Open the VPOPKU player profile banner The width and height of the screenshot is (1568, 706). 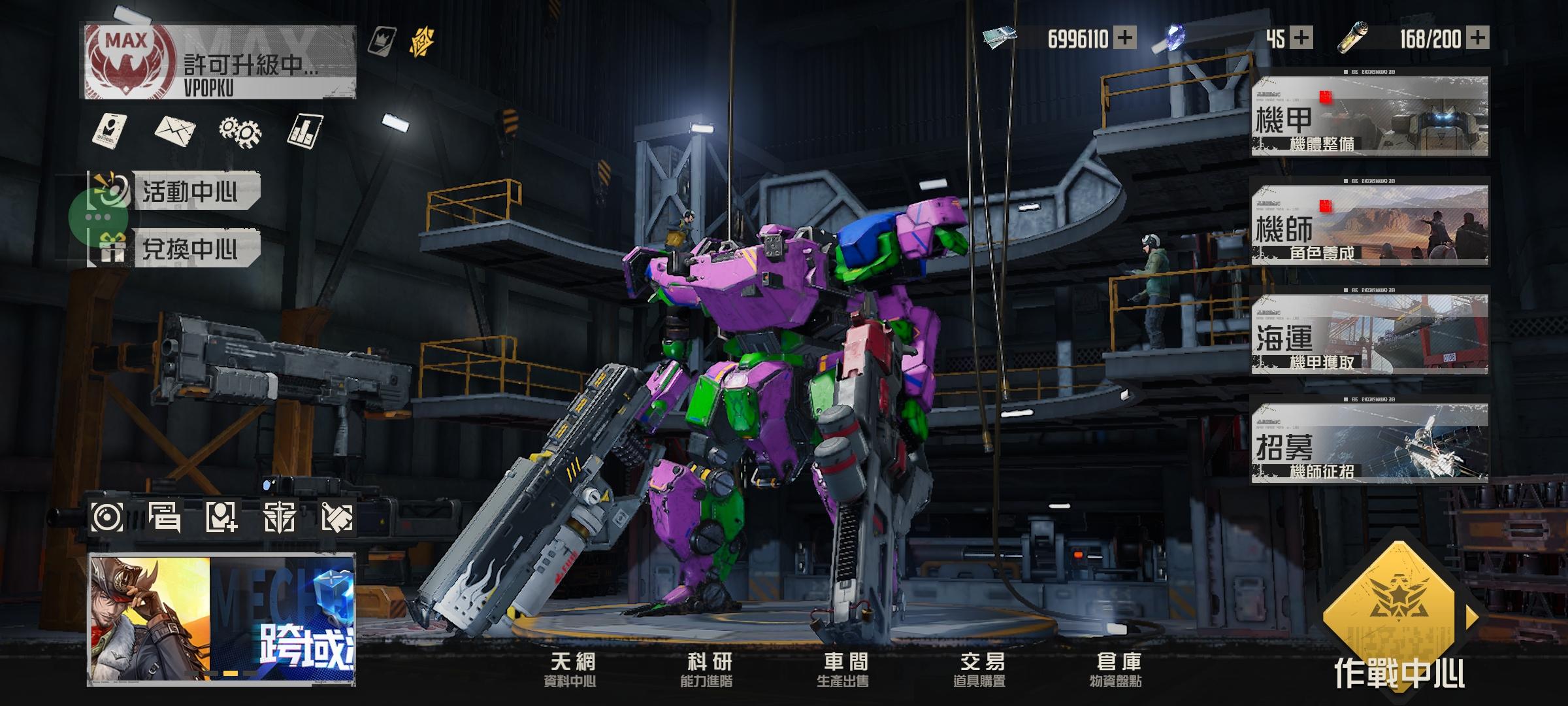(220, 63)
